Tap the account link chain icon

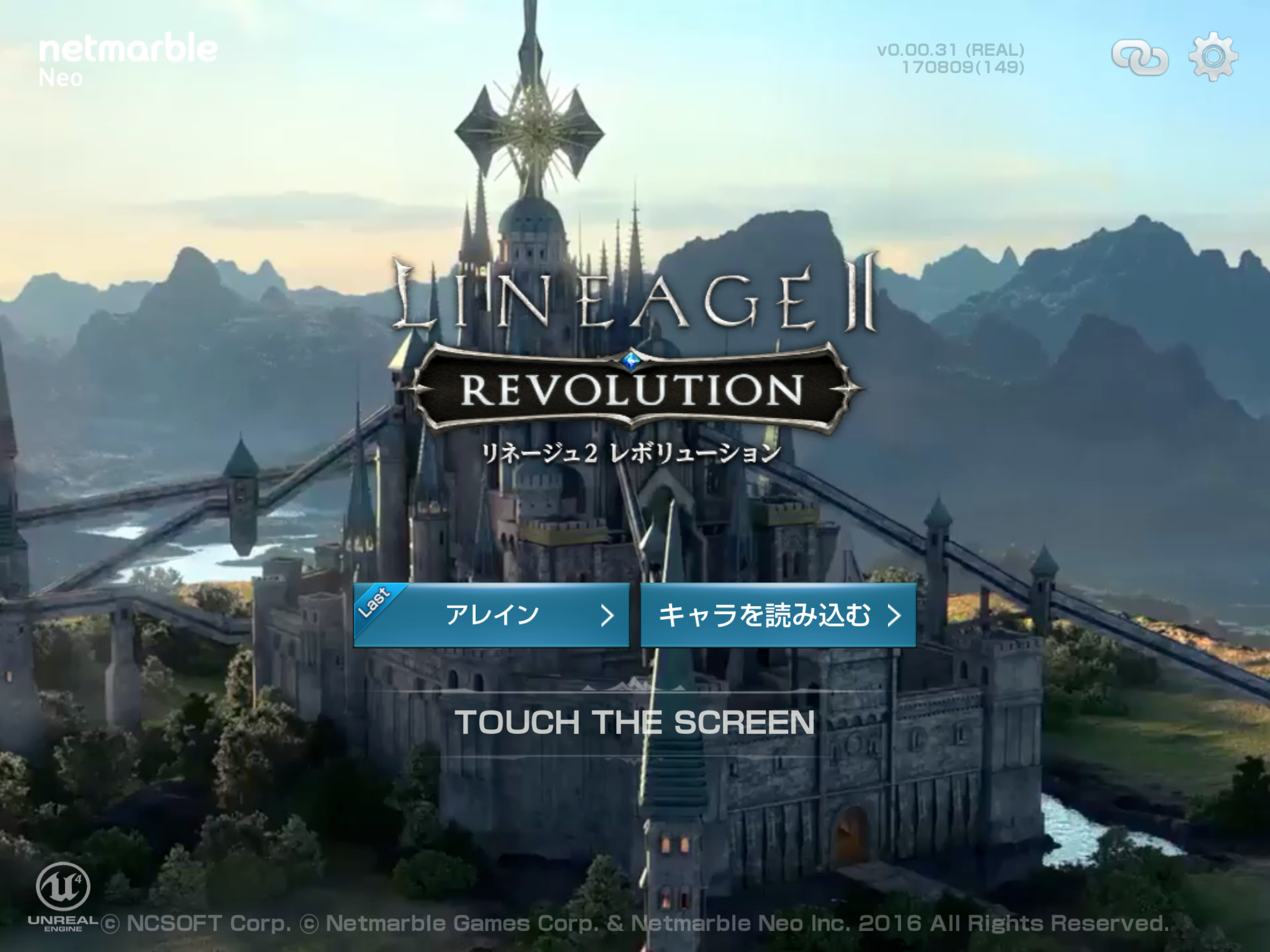[1142, 58]
